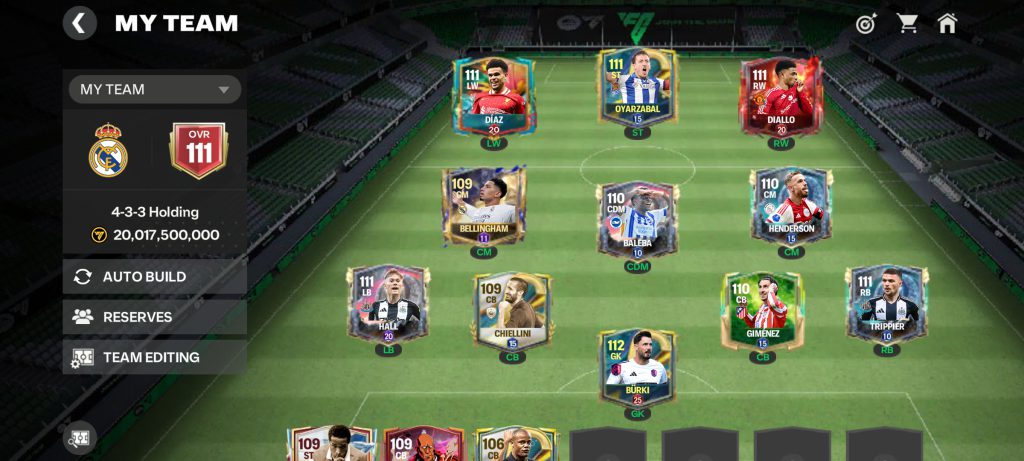Choose the Bürki GK card
The width and height of the screenshot is (1024, 461).
637,367
